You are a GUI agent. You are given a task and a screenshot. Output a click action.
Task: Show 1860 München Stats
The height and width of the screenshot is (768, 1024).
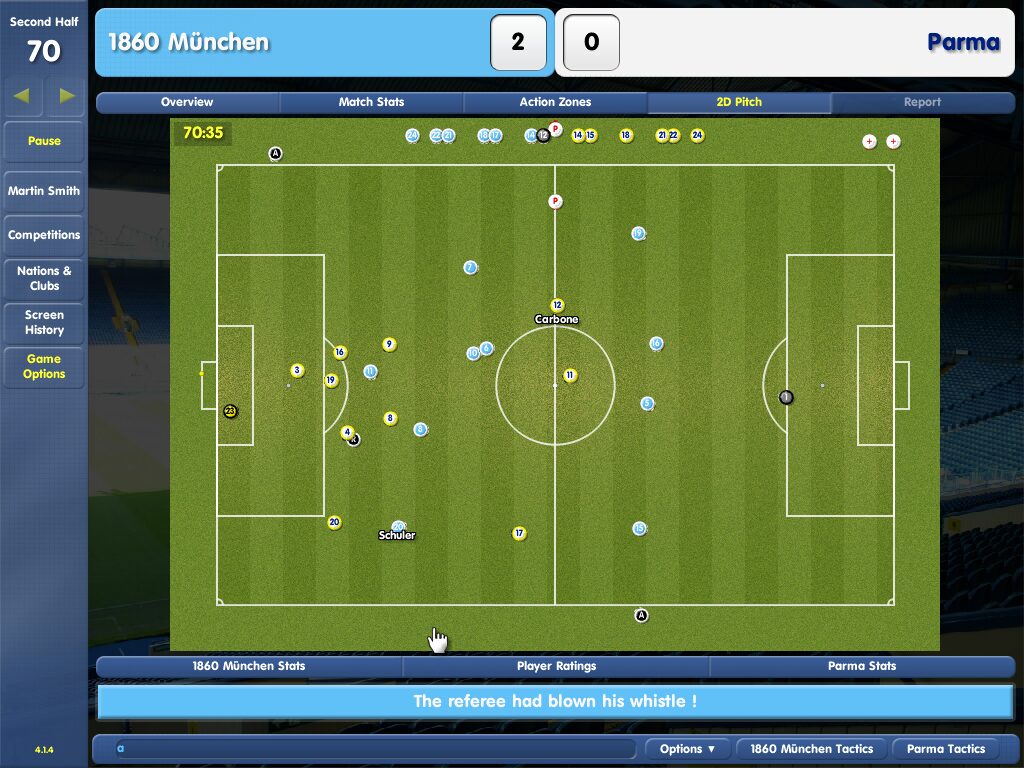[249, 666]
